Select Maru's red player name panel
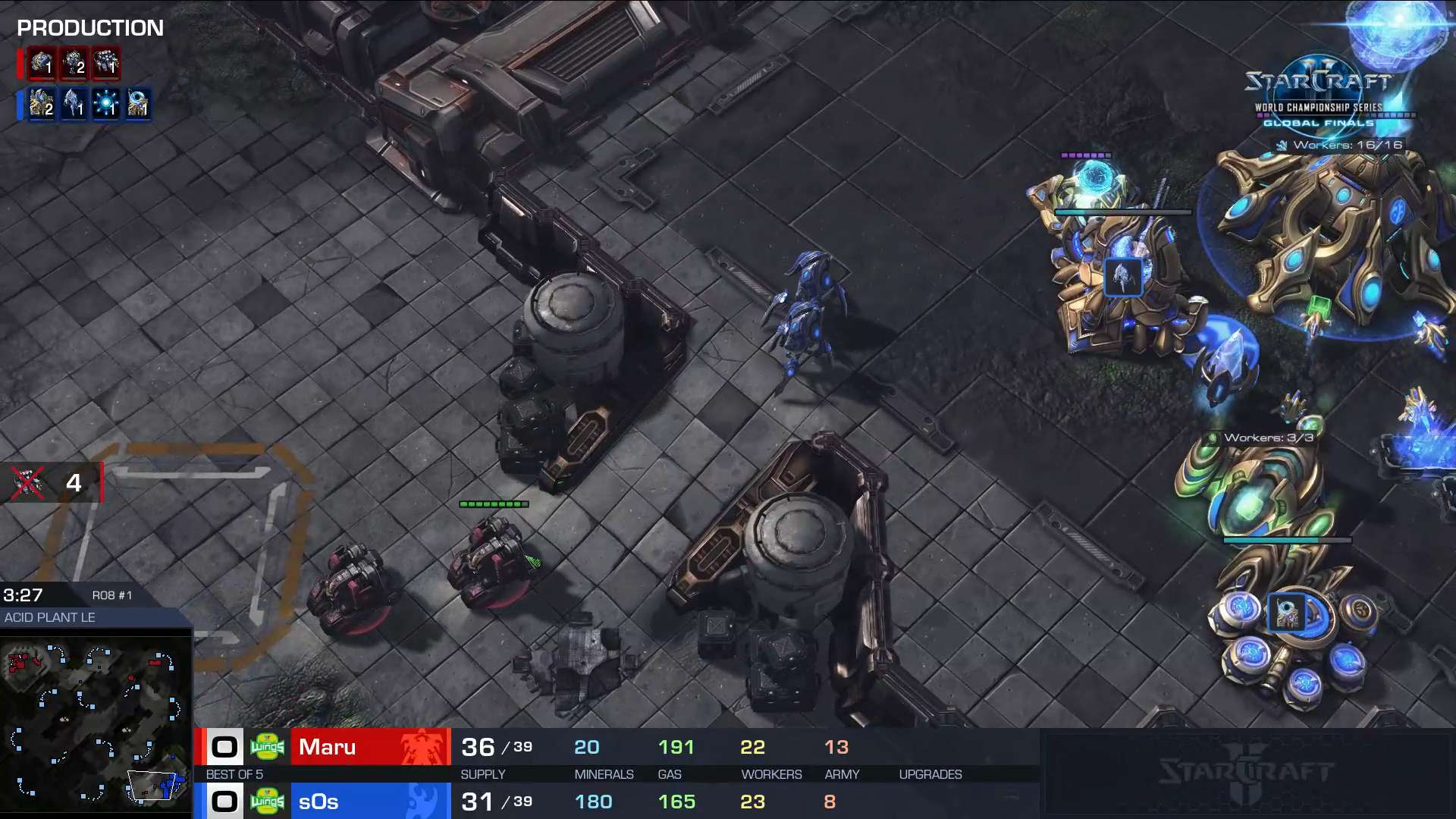The height and width of the screenshot is (819, 1456). (370, 747)
